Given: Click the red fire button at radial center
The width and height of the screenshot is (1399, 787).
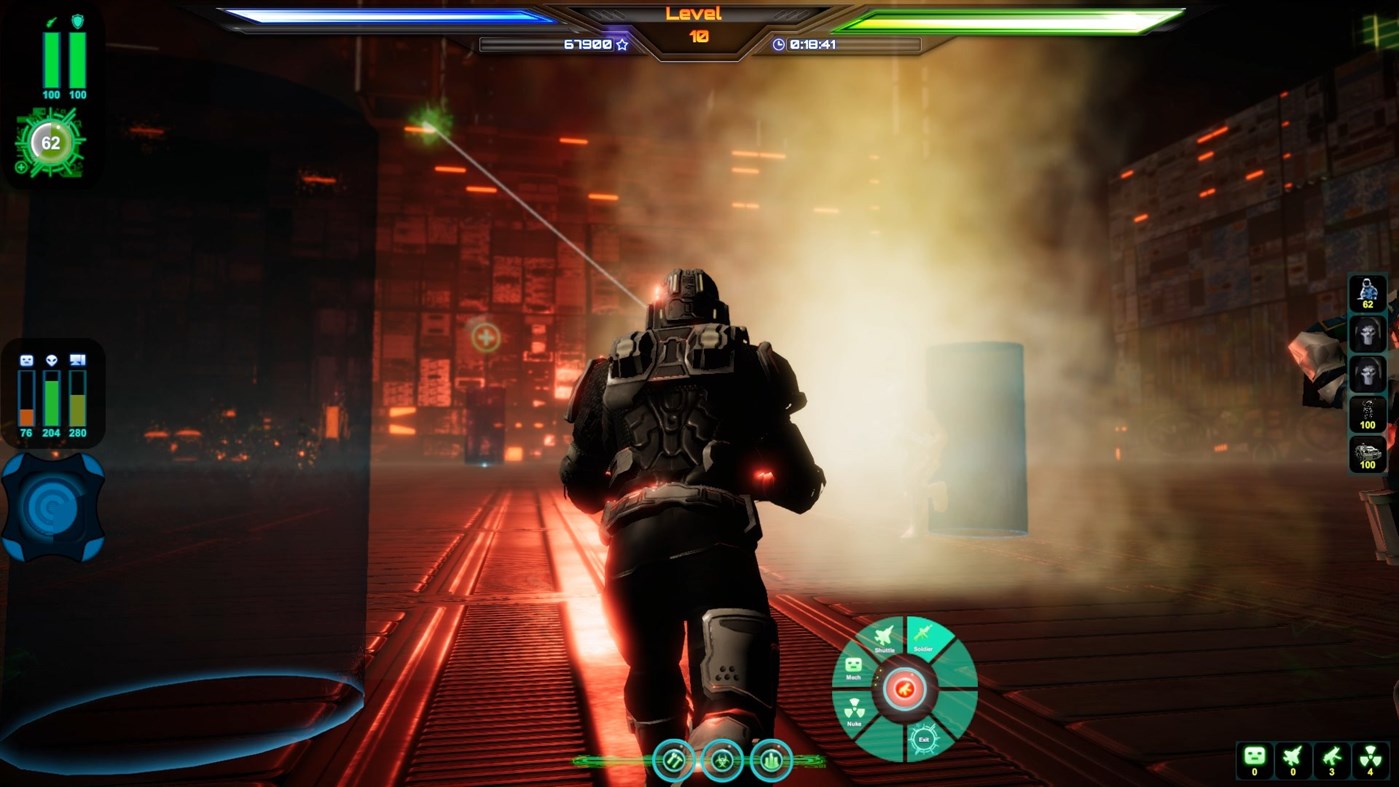Looking at the screenshot, I should point(904,688).
